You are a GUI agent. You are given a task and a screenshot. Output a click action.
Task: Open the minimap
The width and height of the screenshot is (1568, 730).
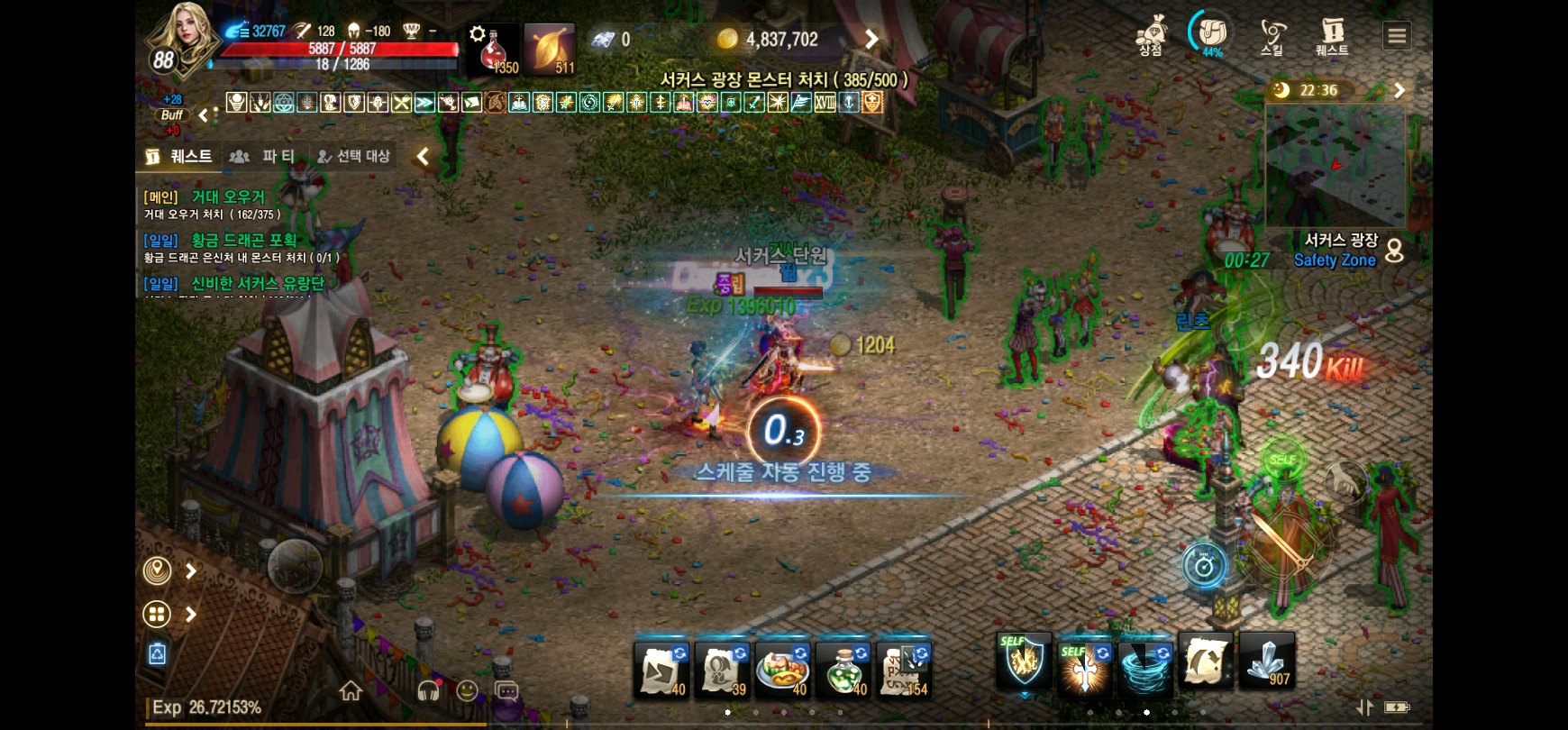click(1335, 165)
